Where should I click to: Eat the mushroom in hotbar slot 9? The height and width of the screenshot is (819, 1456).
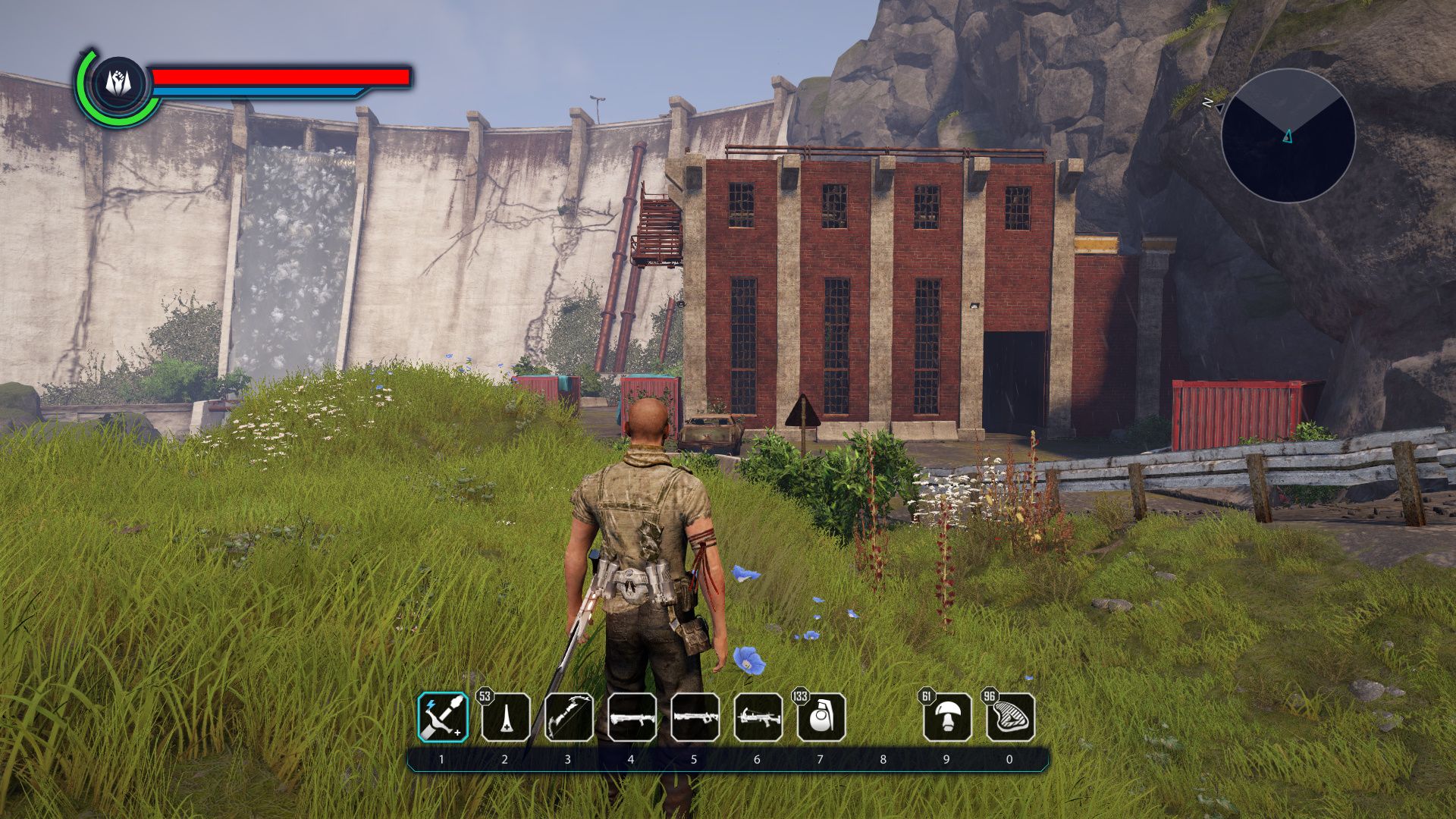click(x=947, y=717)
